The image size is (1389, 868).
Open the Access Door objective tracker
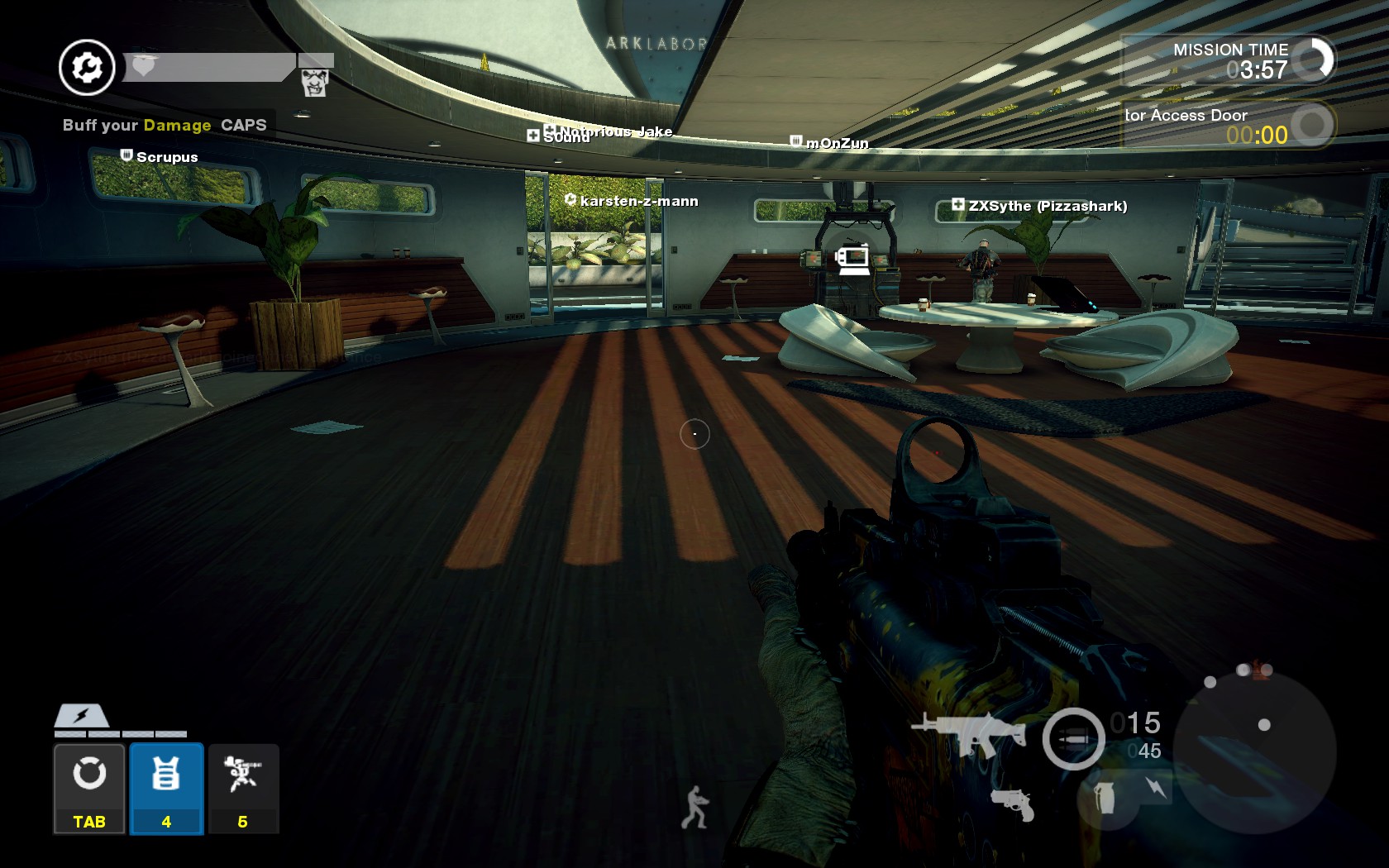[1227, 125]
